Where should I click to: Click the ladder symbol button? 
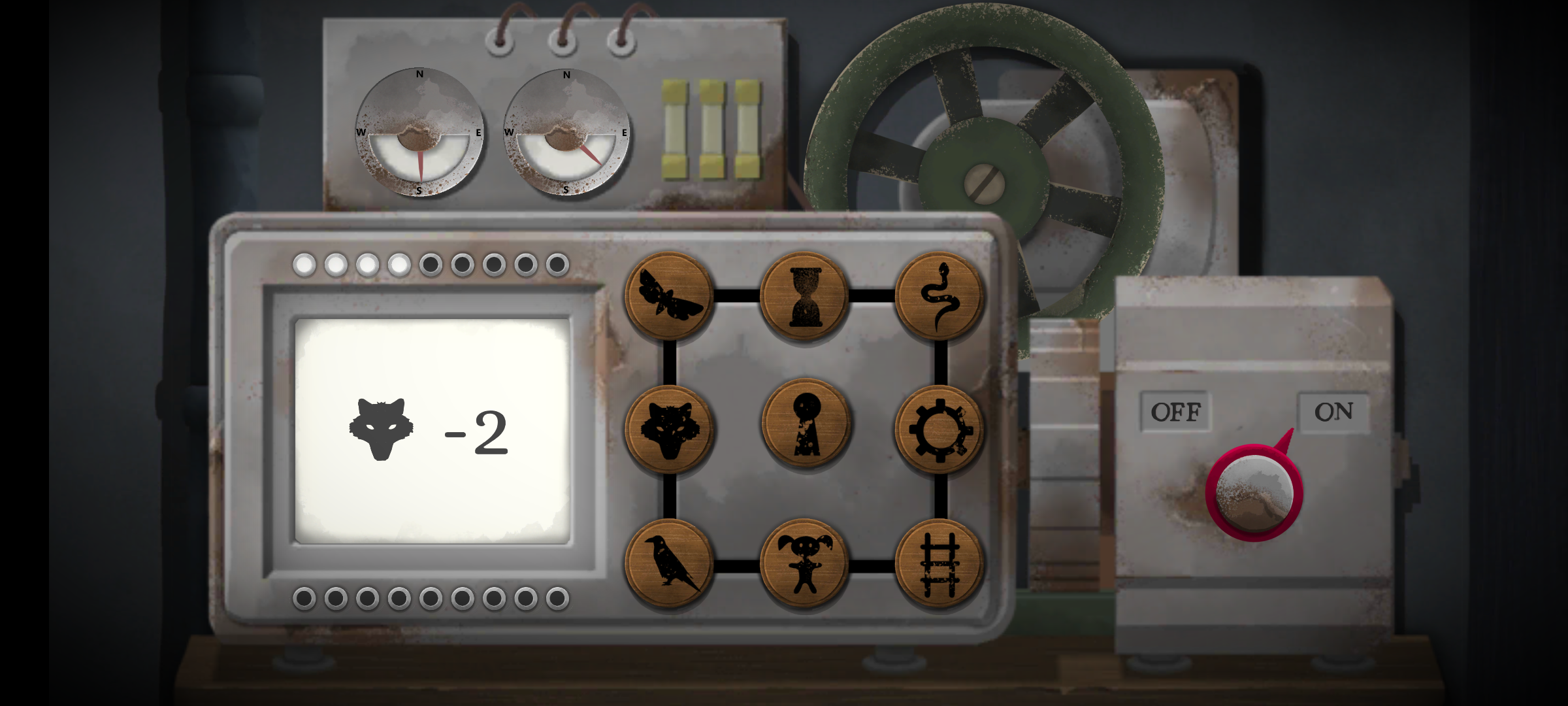940,563
